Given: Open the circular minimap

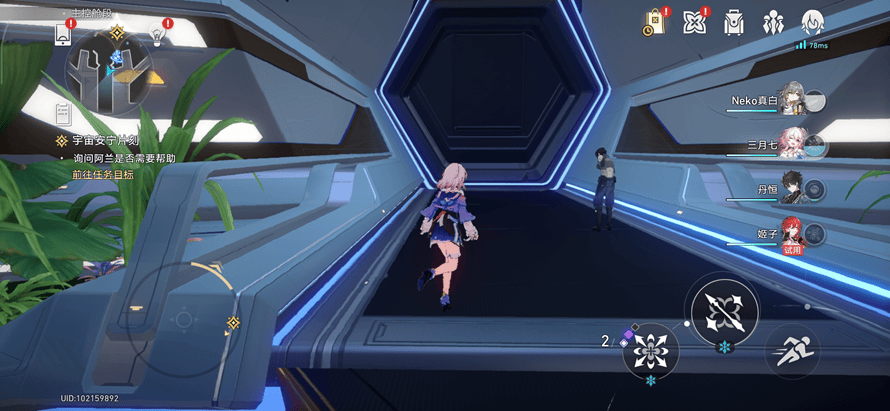Looking at the screenshot, I should (x=109, y=69).
